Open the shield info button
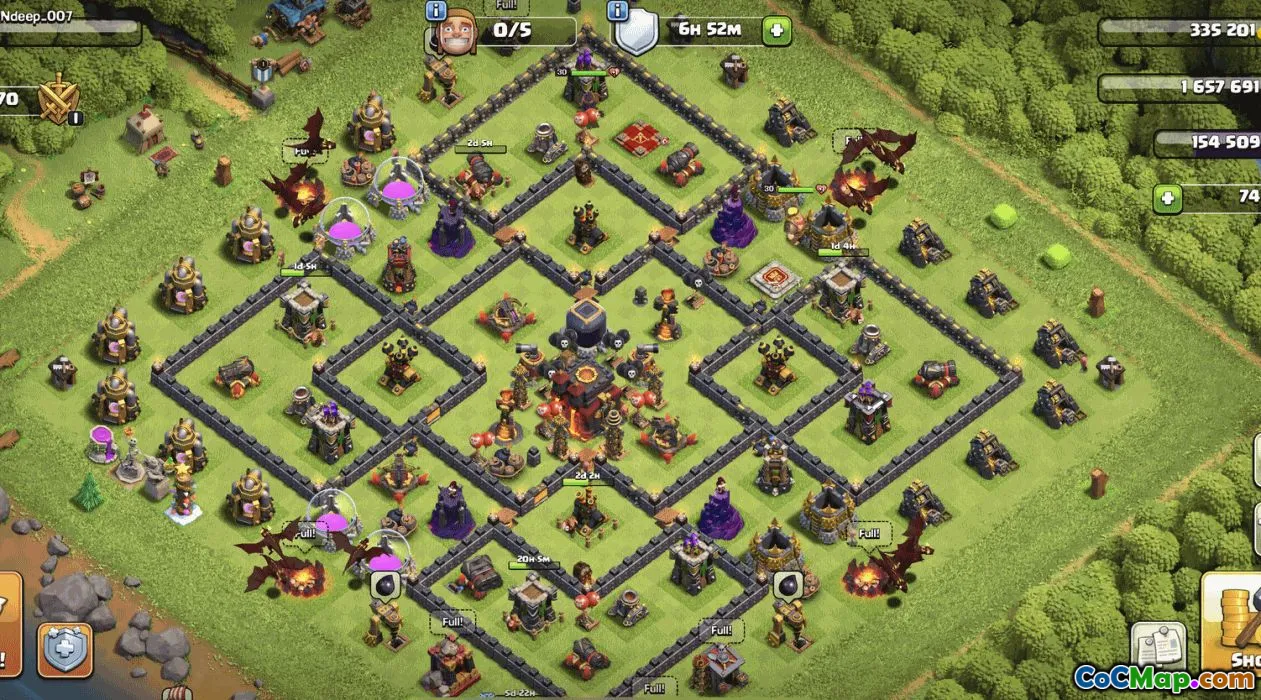Screen dimensions: 1261x700 pyautogui.click(x=618, y=11)
